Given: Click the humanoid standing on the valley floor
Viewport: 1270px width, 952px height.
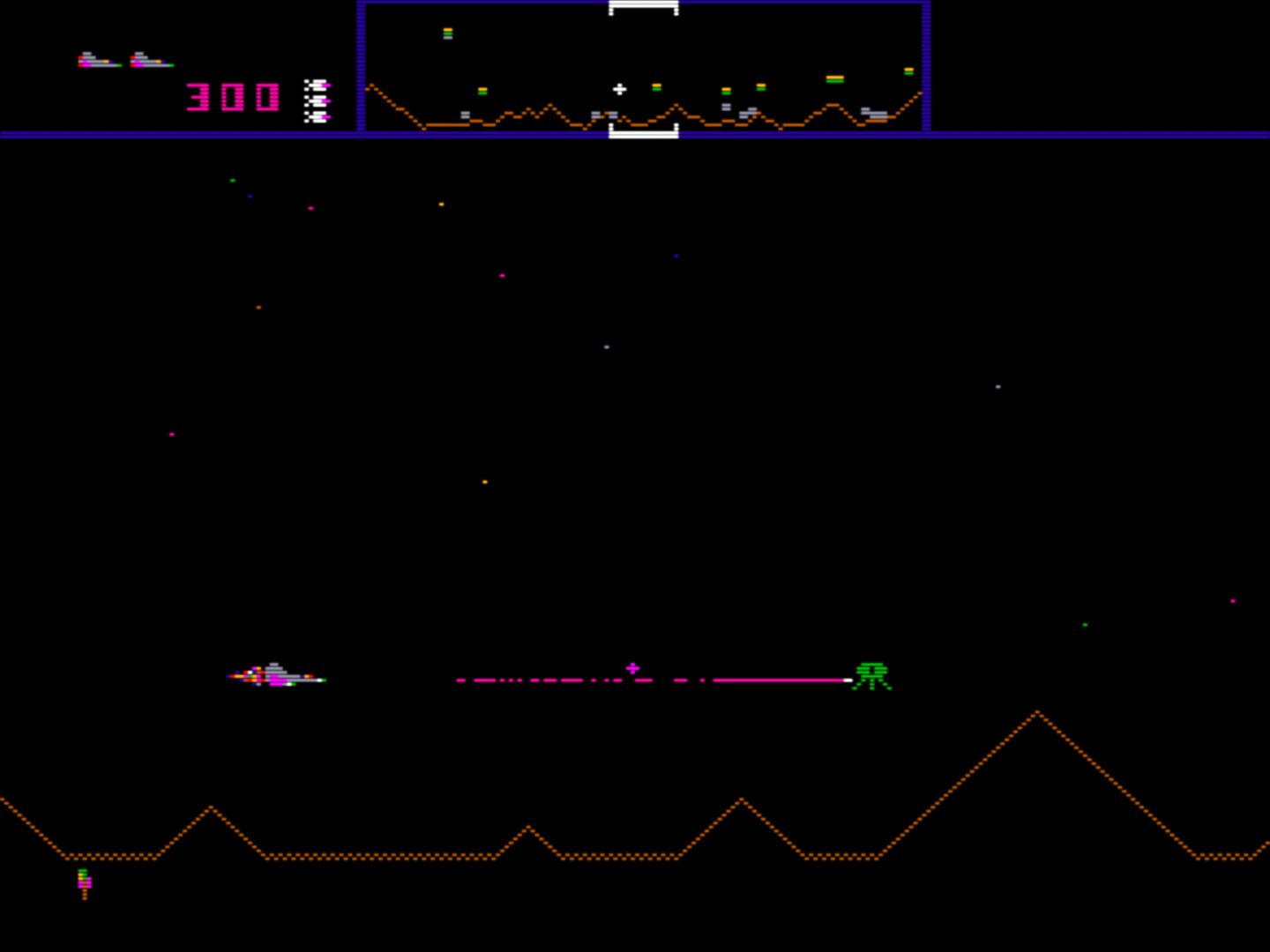Looking at the screenshot, I should coord(85,881).
